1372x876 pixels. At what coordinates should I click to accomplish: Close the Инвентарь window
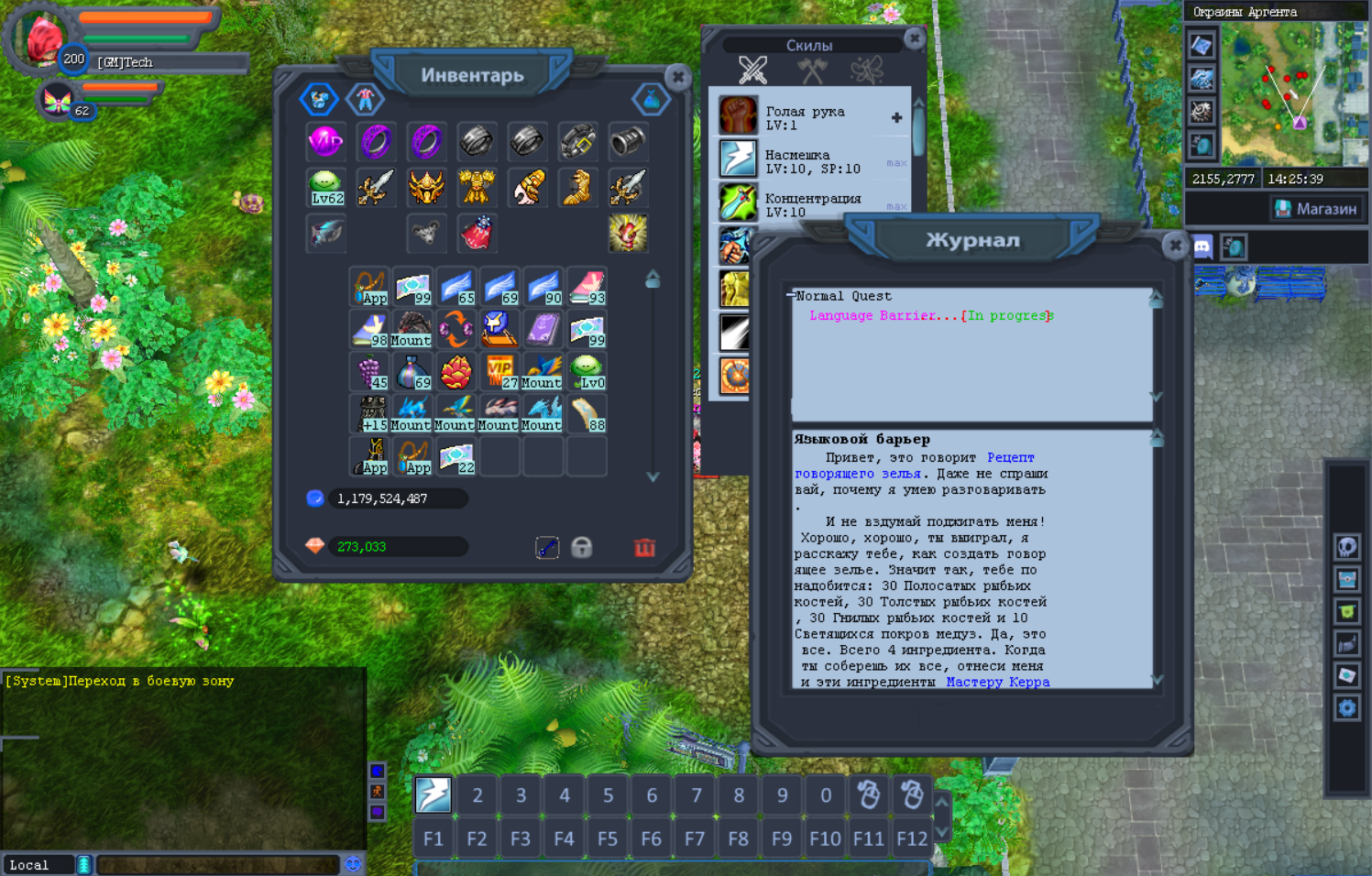(x=677, y=77)
